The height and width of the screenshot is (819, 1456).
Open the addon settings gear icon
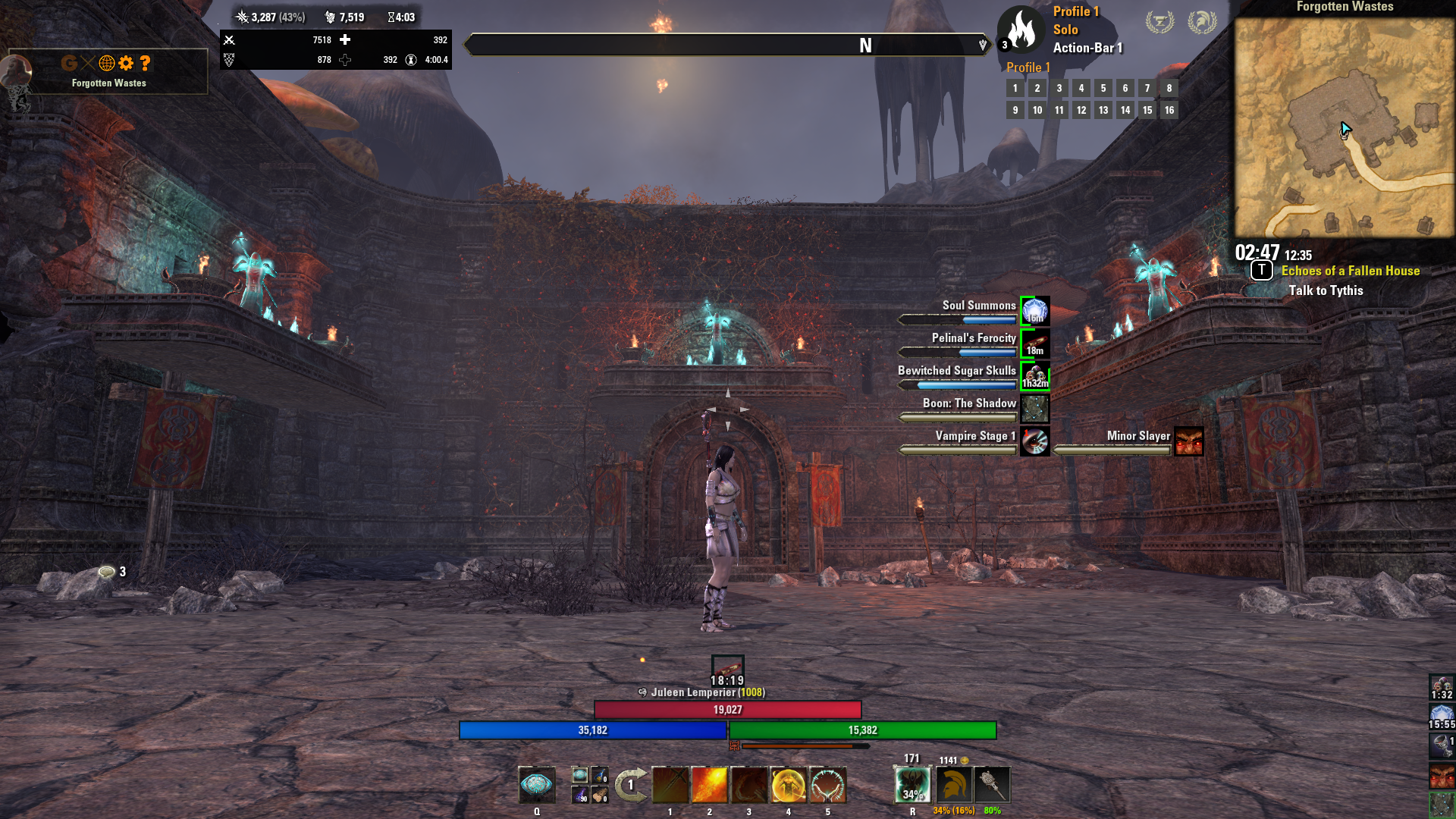(x=126, y=64)
